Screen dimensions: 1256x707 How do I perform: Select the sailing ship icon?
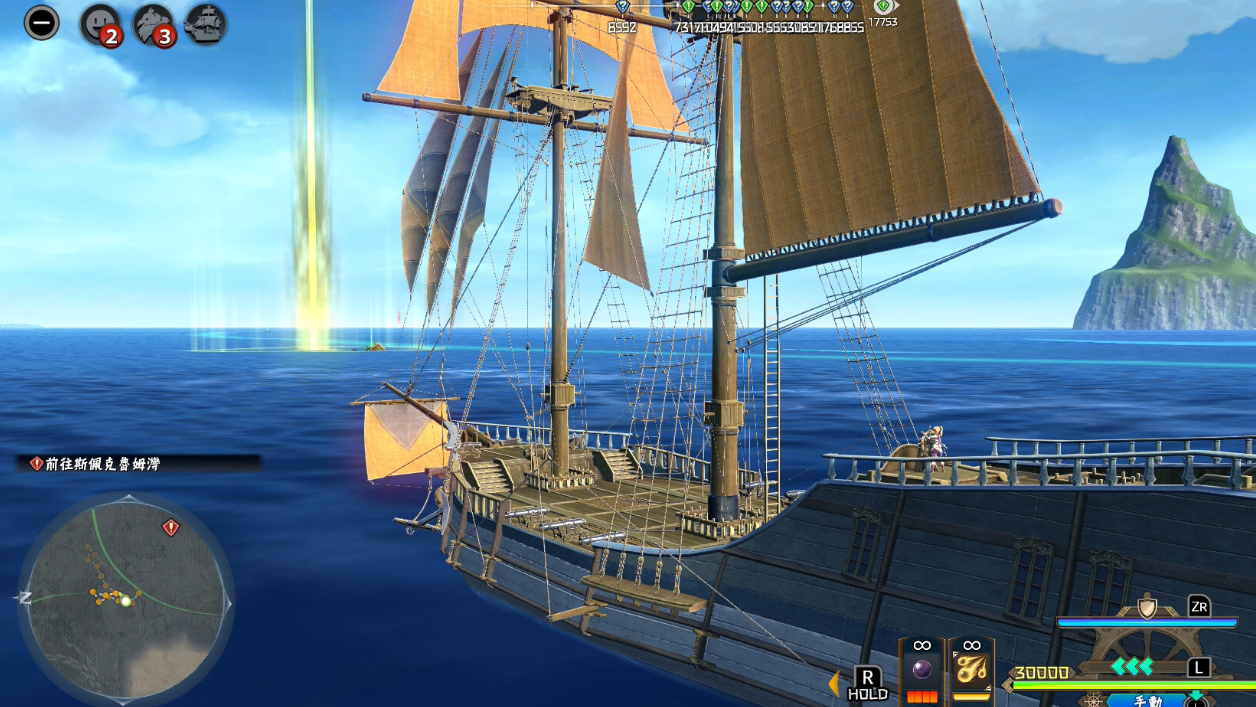pyautogui.click(x=205, y=23)
